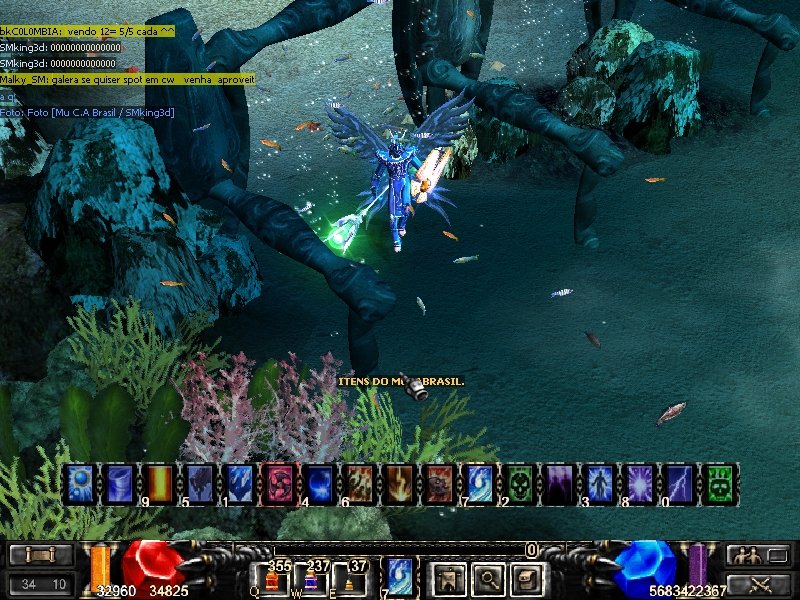Click Malky_SM's chat message line

128,78
